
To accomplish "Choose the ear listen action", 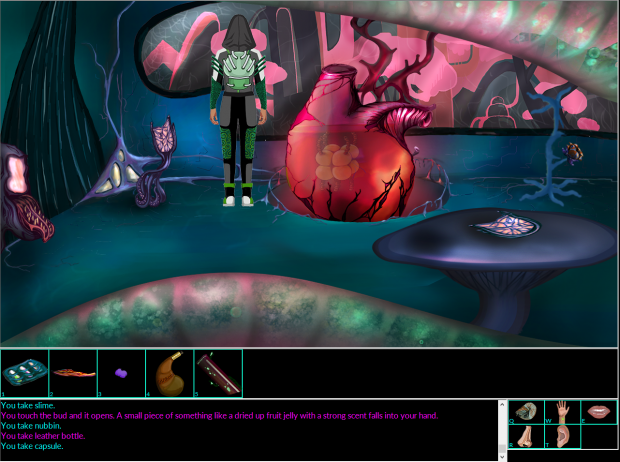I will (563, 437).
